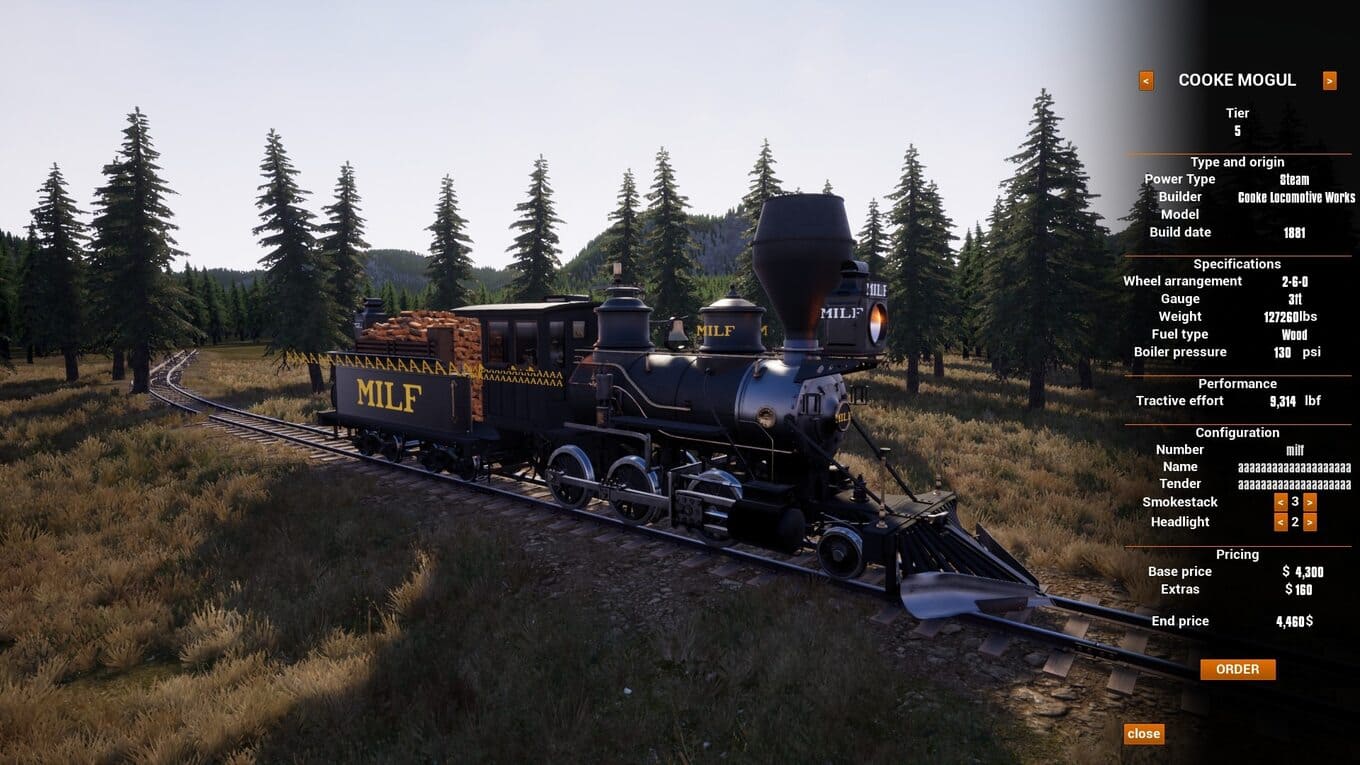Order the Cooke Mogul locomotive

tap(1237, 669)
